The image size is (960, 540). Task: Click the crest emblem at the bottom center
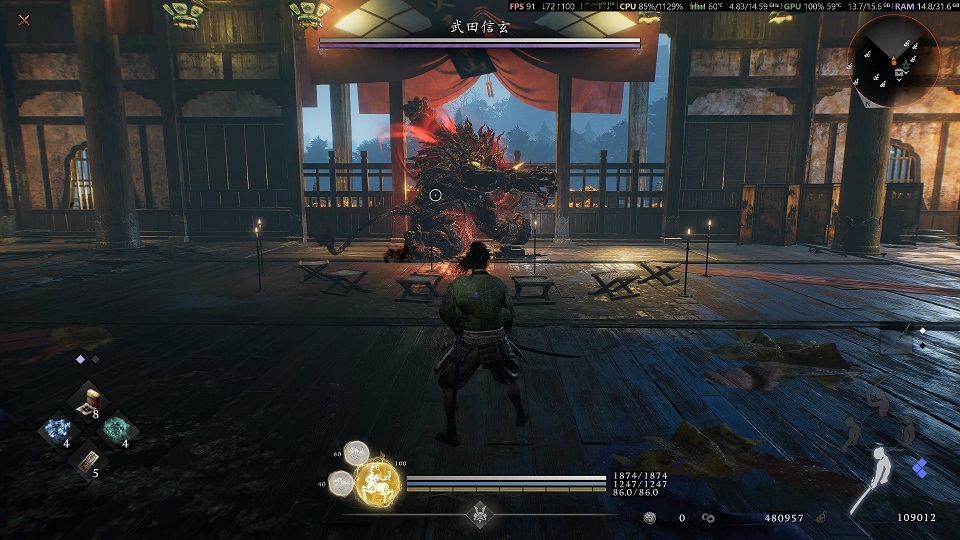click(x=480, y=510)
